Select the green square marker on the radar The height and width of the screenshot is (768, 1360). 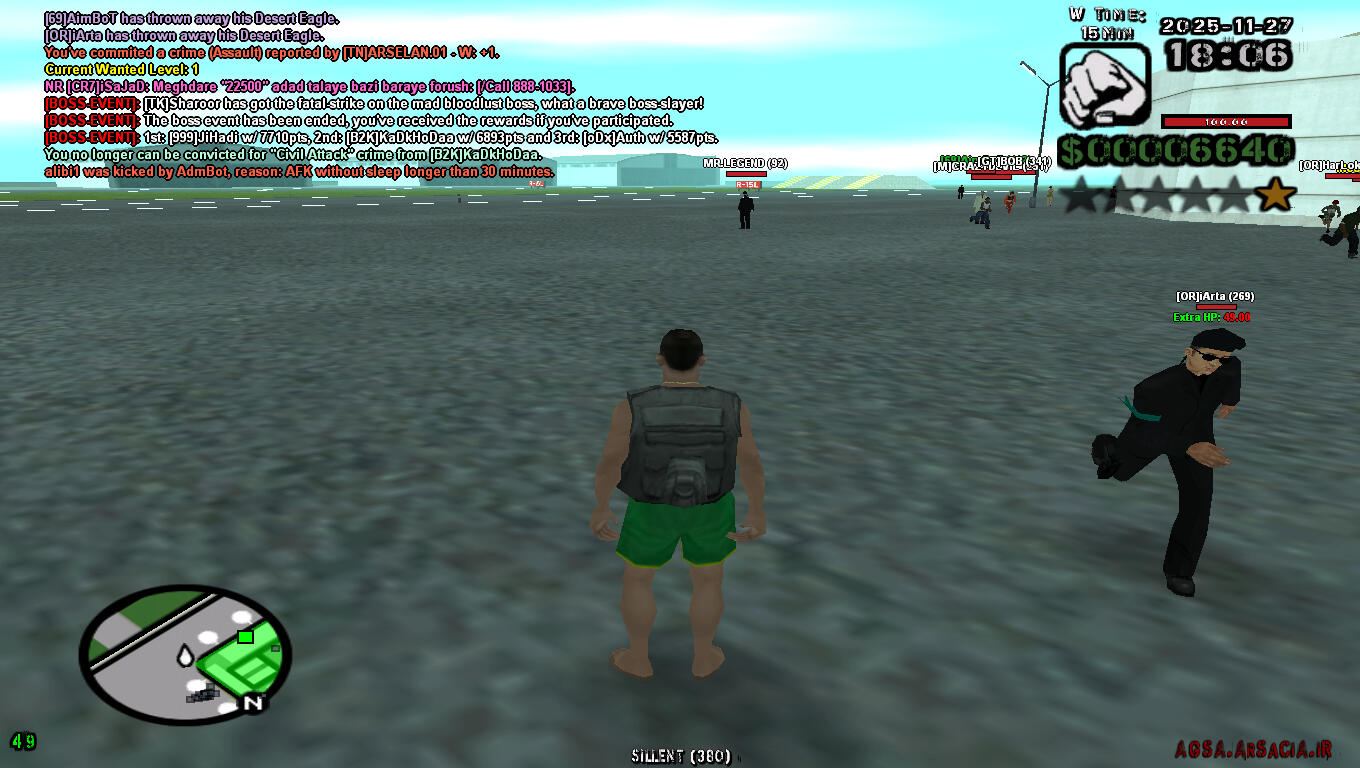(x=245, y=636)
